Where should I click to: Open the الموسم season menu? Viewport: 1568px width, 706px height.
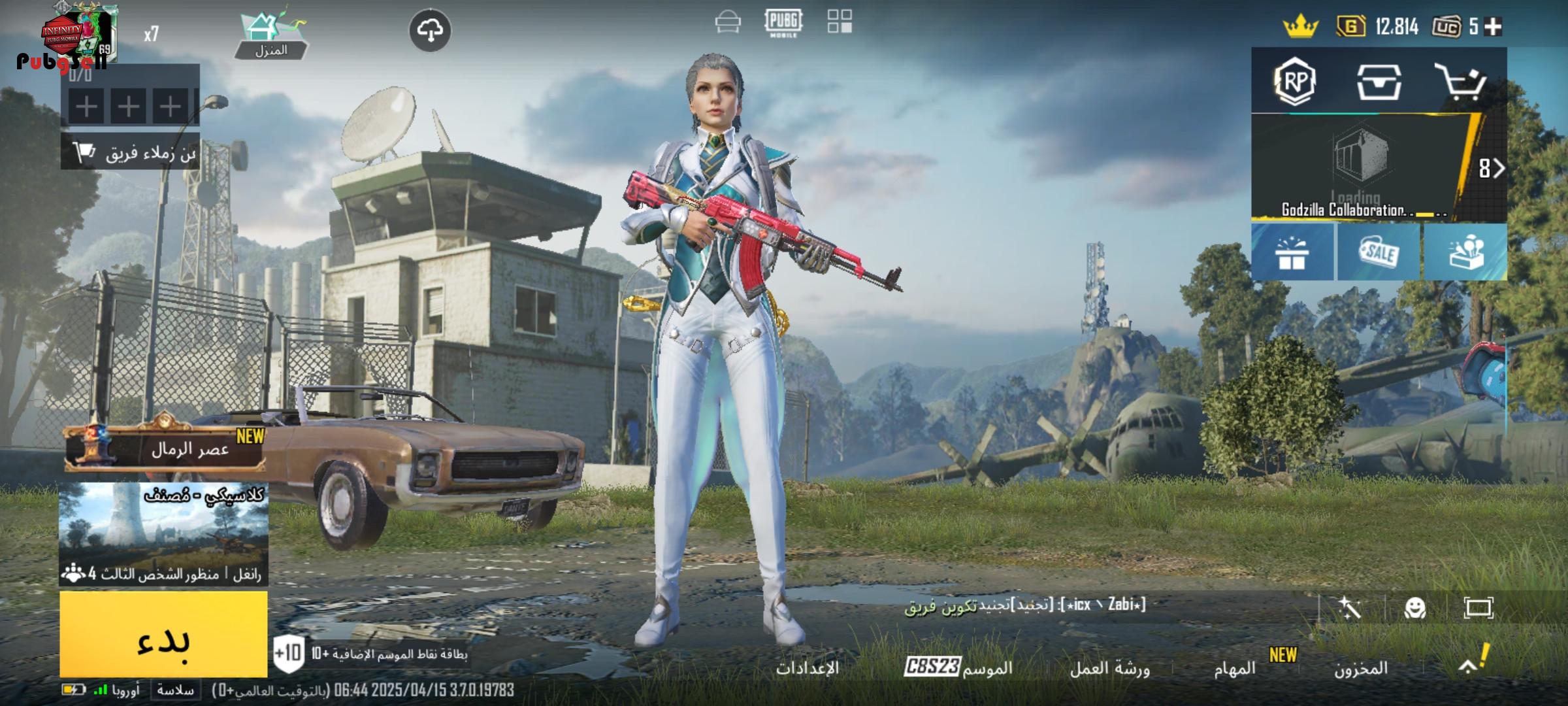coord(959,667)
